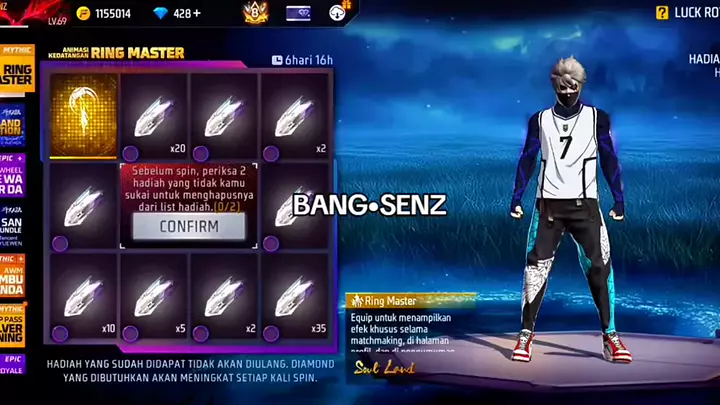Confirm the prize removal selection
The width and height of the screenshot is (720, 405).
point(188,226)
